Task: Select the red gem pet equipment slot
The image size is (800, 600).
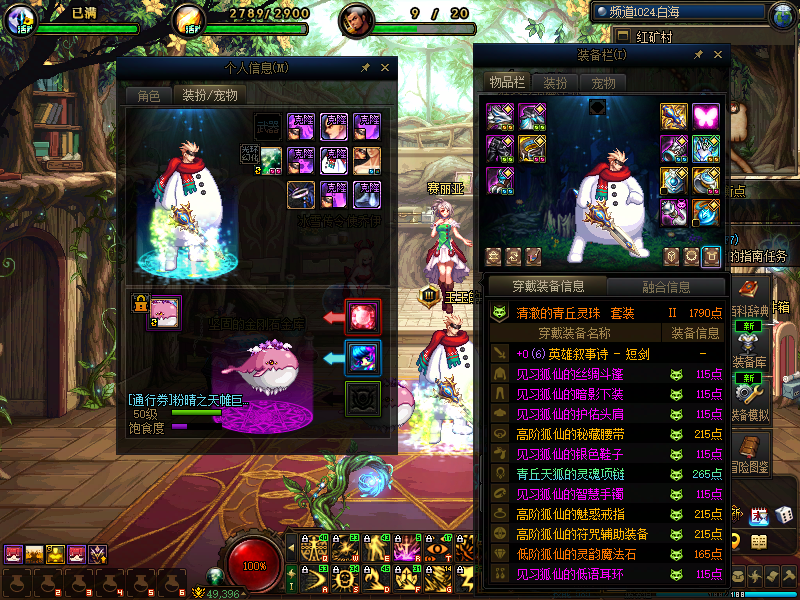Action: click(362, 317)
